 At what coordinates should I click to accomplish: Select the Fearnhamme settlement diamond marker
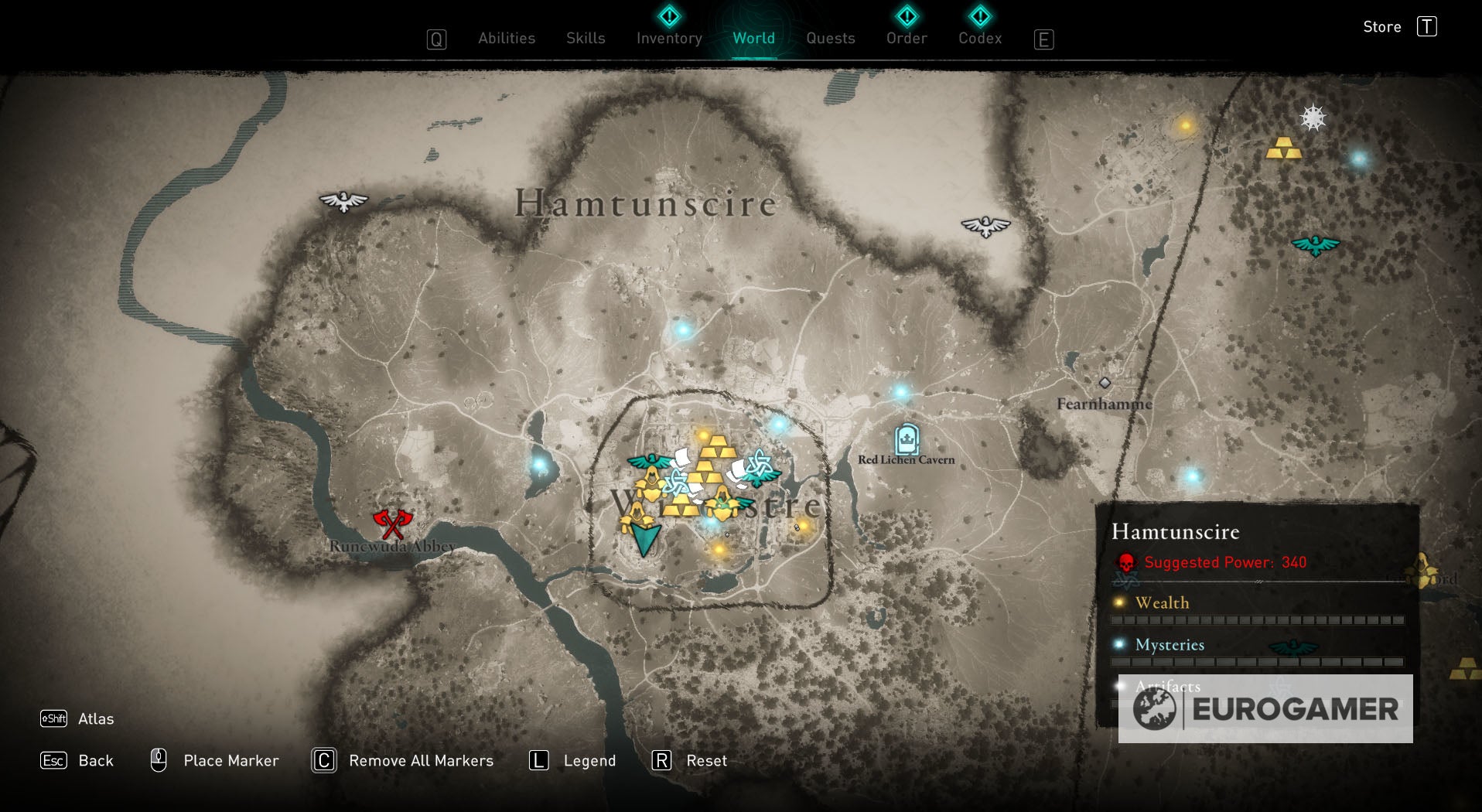(1105, 383)
